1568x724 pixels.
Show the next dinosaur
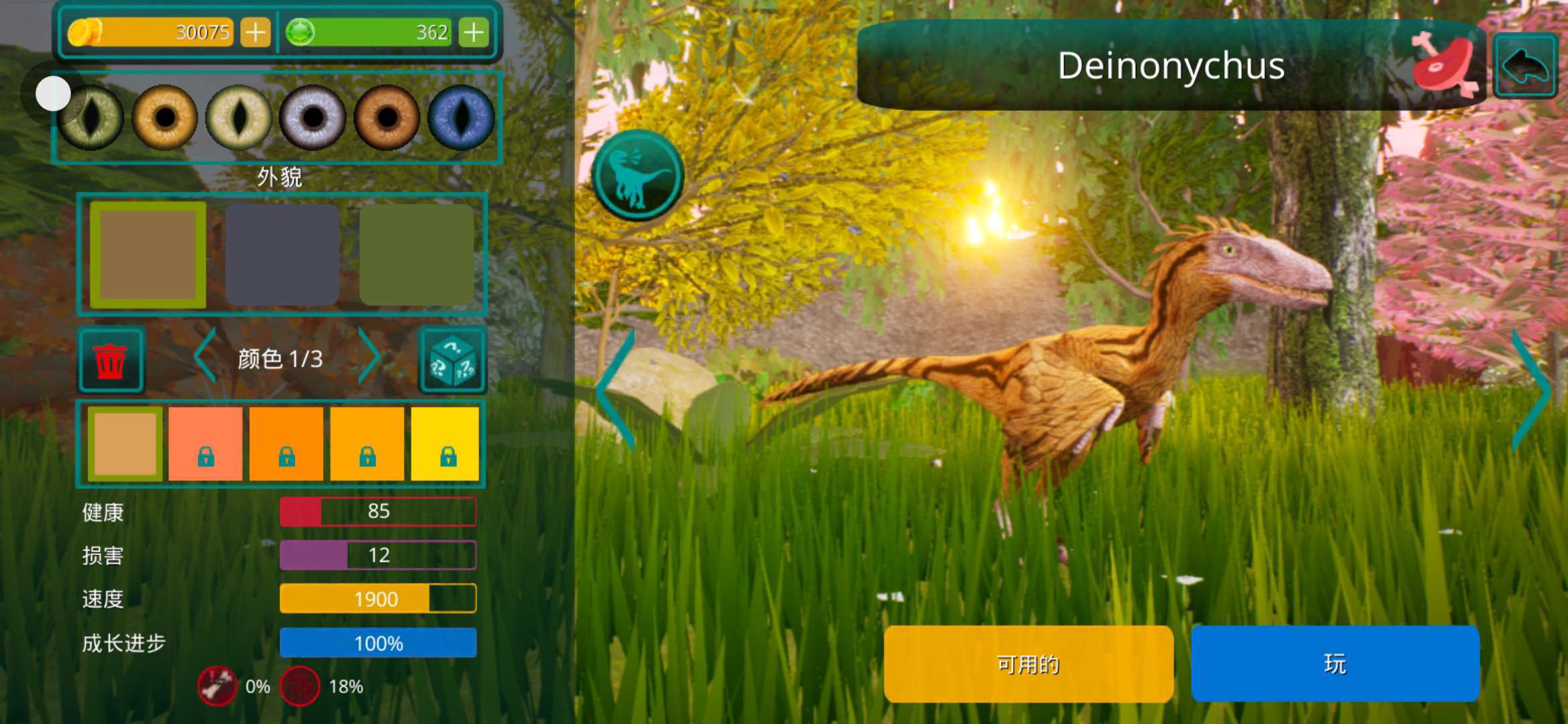tap(1532, 390)
